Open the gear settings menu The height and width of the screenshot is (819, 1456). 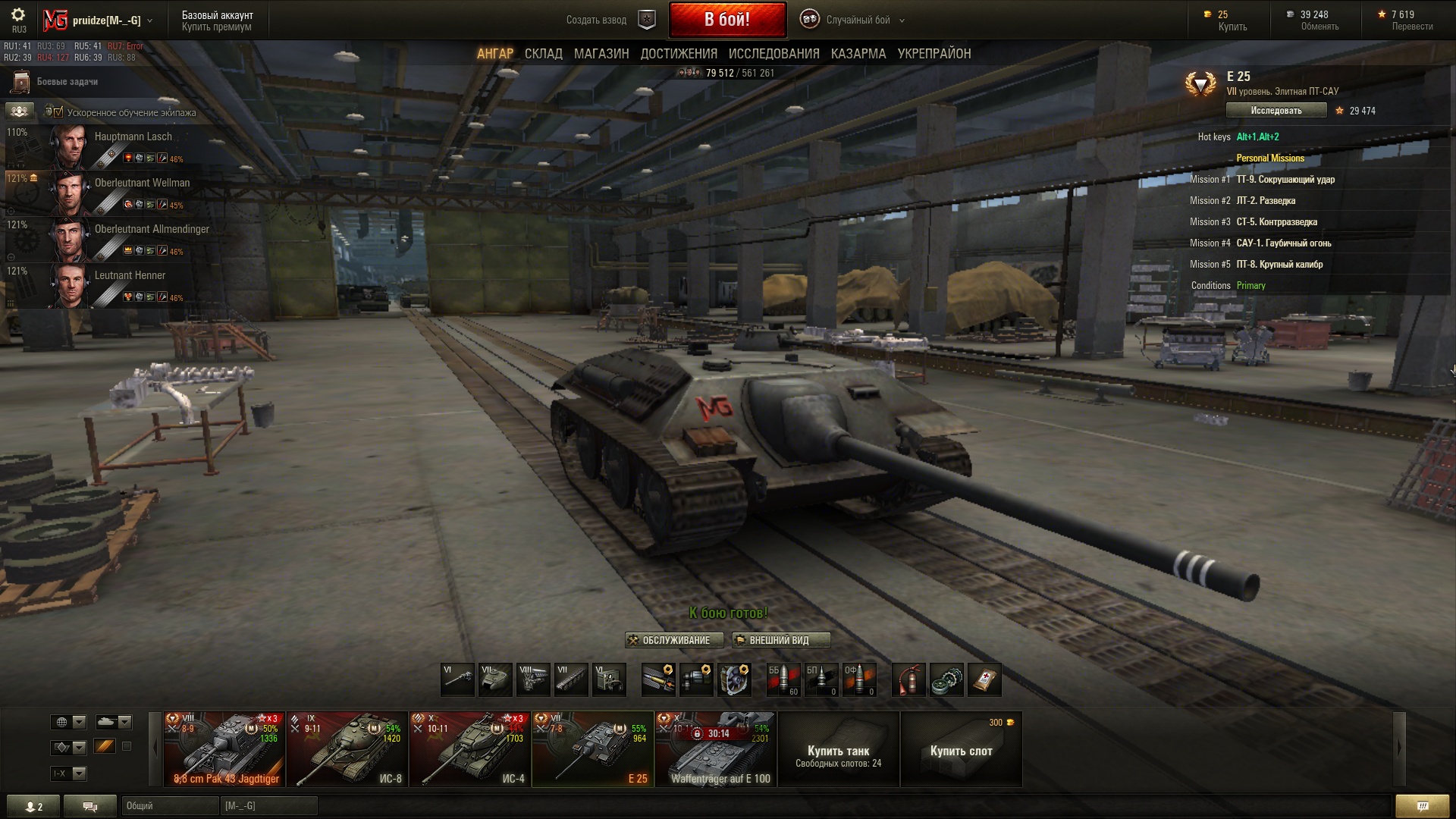[x=18, y=15]
